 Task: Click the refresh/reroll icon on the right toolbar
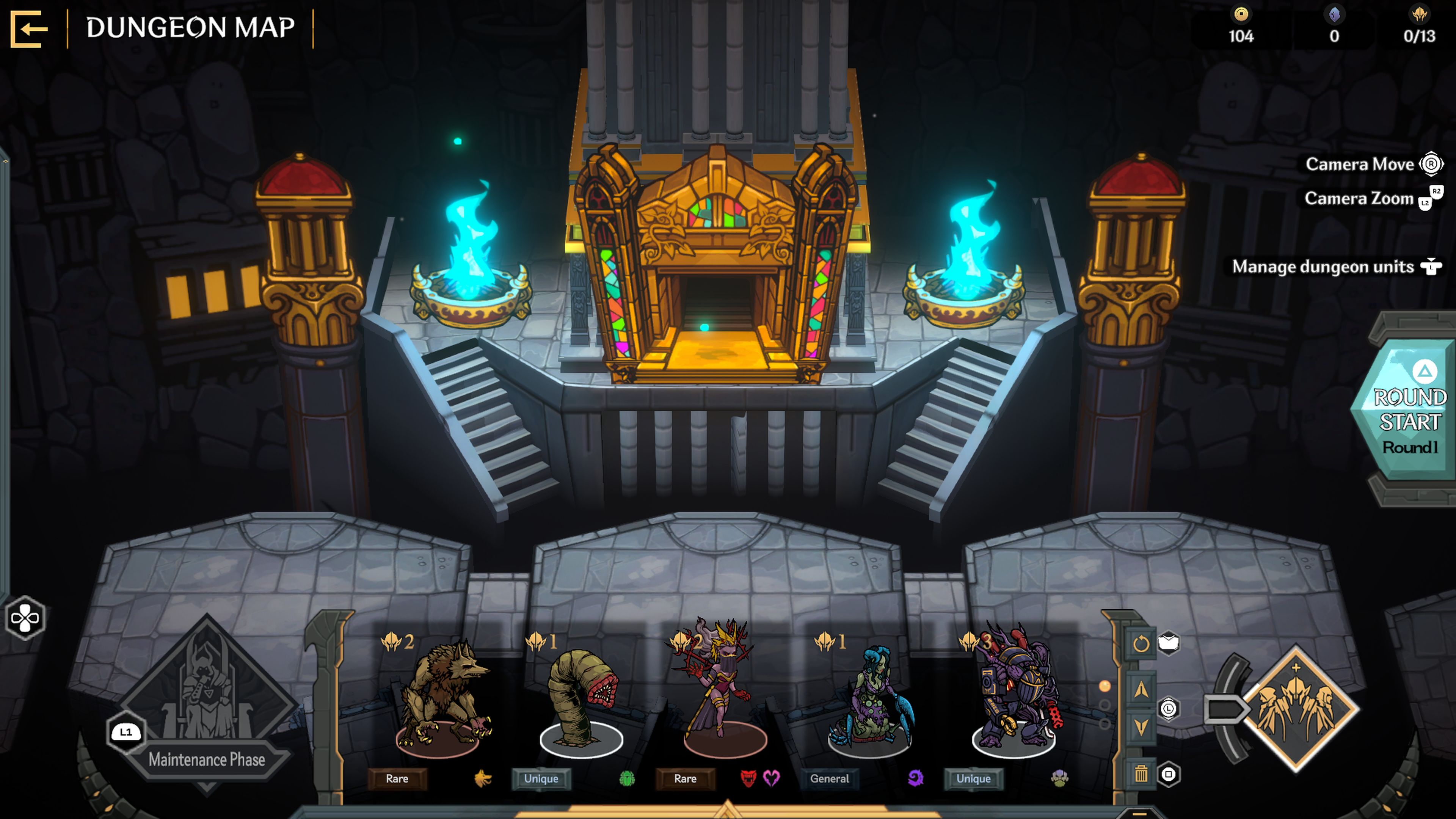1142,643
